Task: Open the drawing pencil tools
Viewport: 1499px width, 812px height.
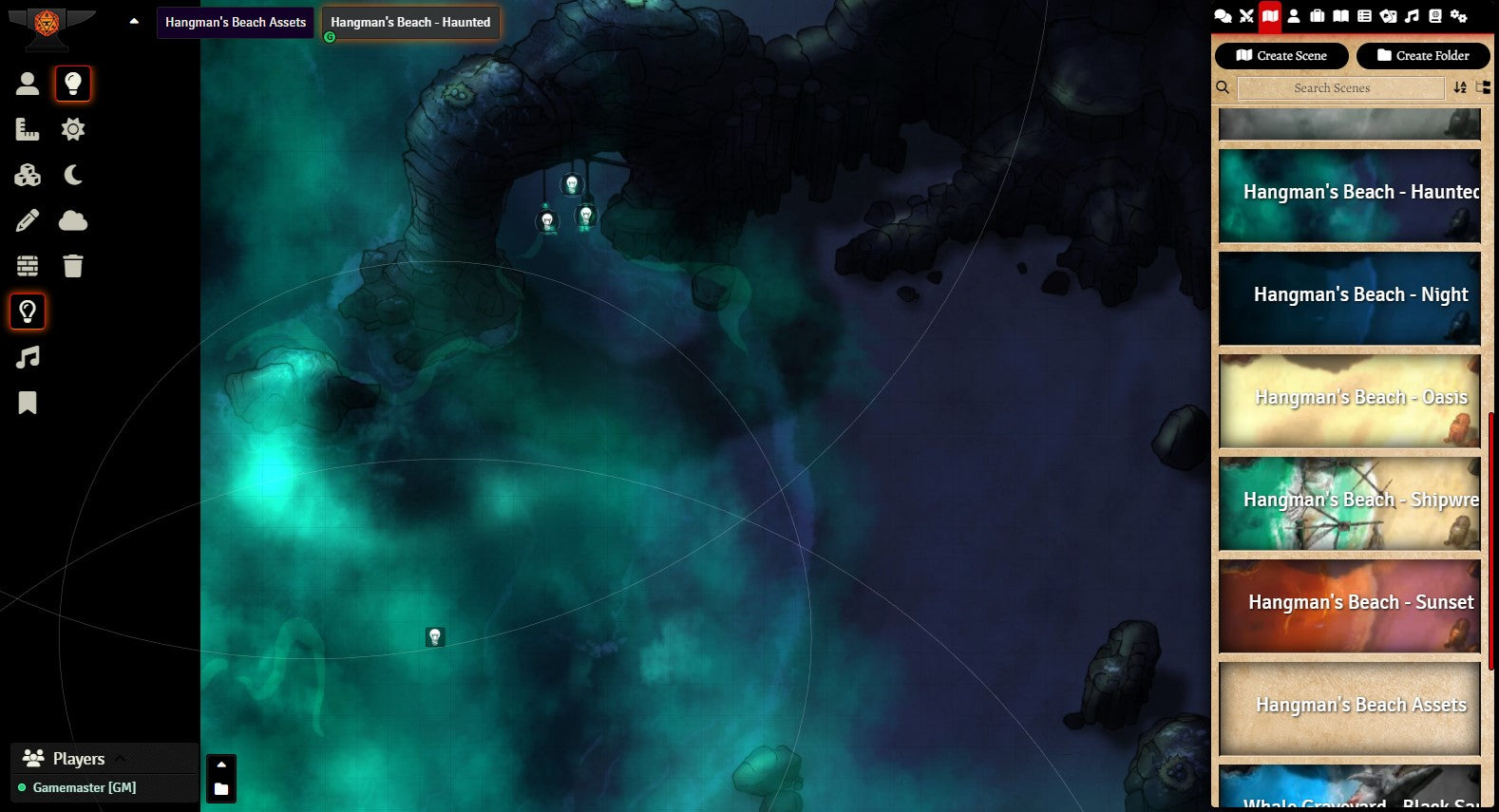Action: [28, 221]
